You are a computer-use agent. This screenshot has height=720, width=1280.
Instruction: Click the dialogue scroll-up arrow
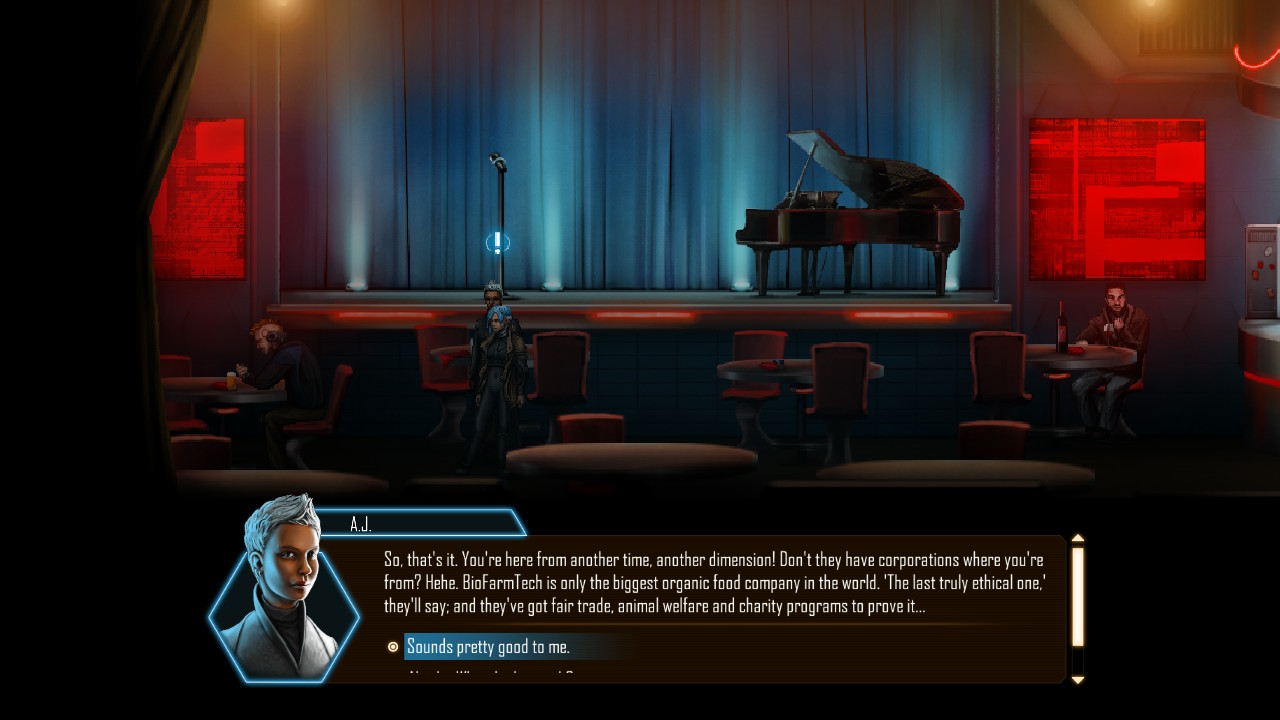[1077, 539]
